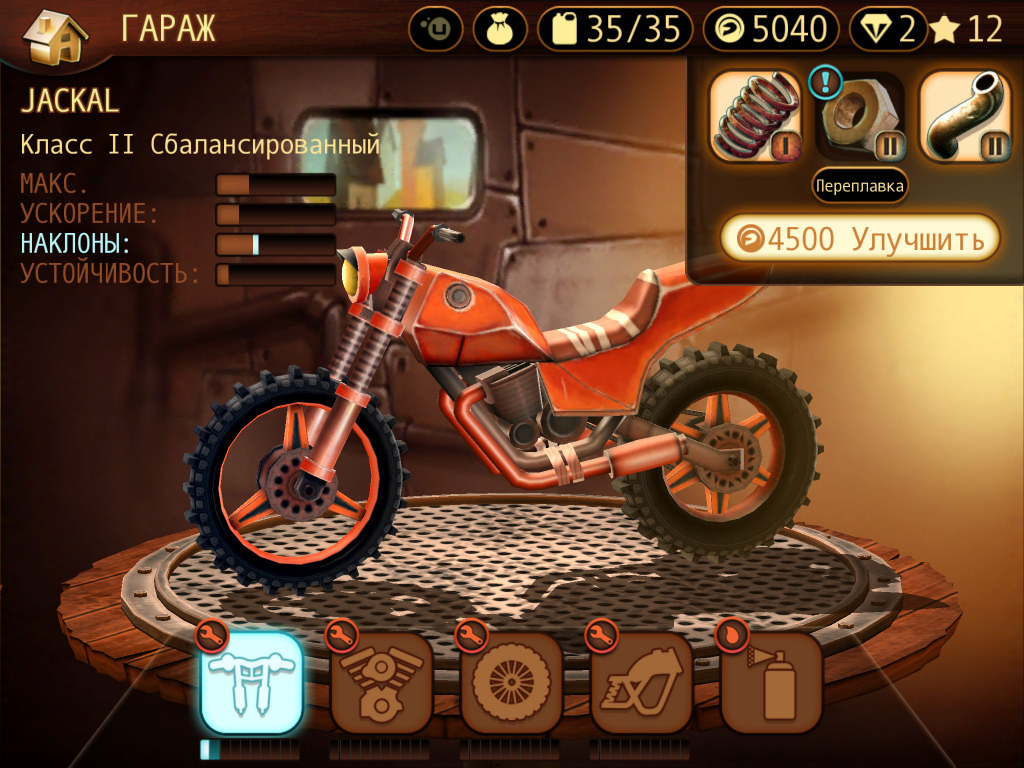Viewport: 1024px width, 768px height.
Task: Click the face icon in top bar
Action: pos(436,30)
